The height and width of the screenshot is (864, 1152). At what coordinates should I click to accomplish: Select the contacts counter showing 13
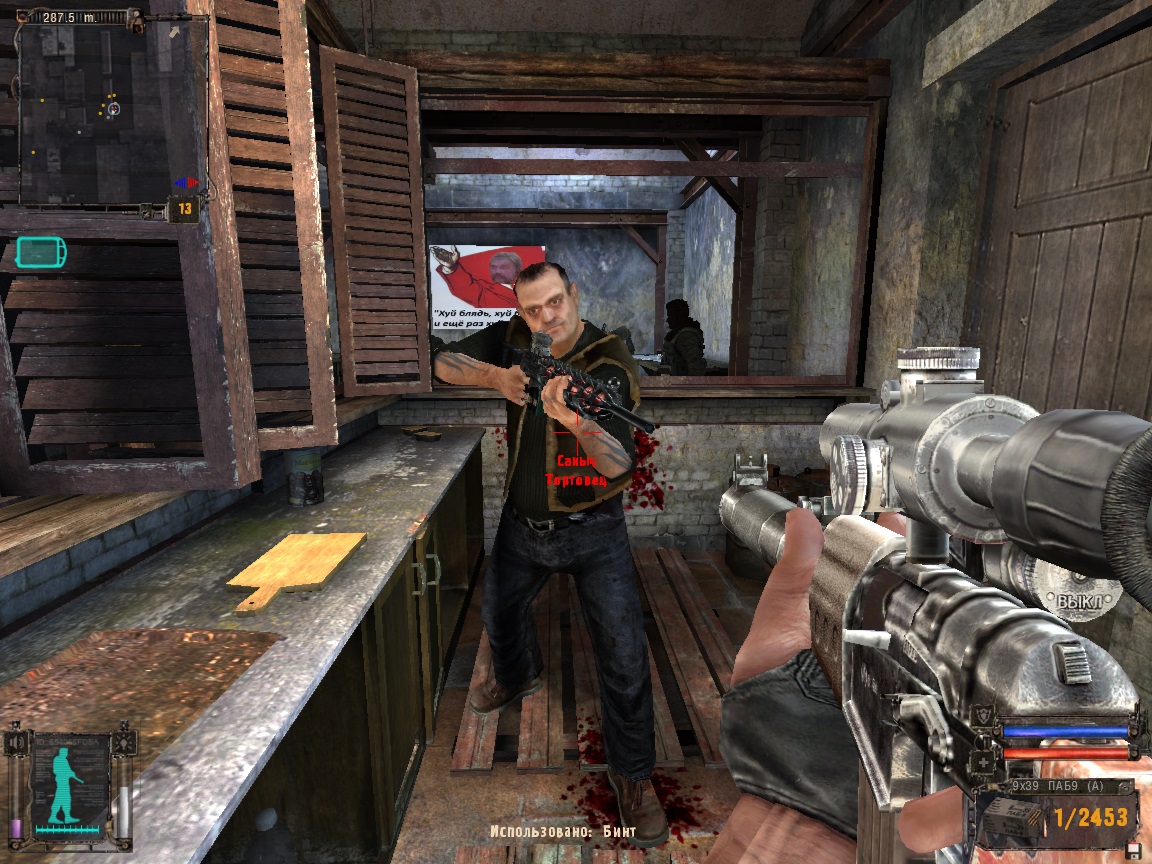[x=185, y=209]
